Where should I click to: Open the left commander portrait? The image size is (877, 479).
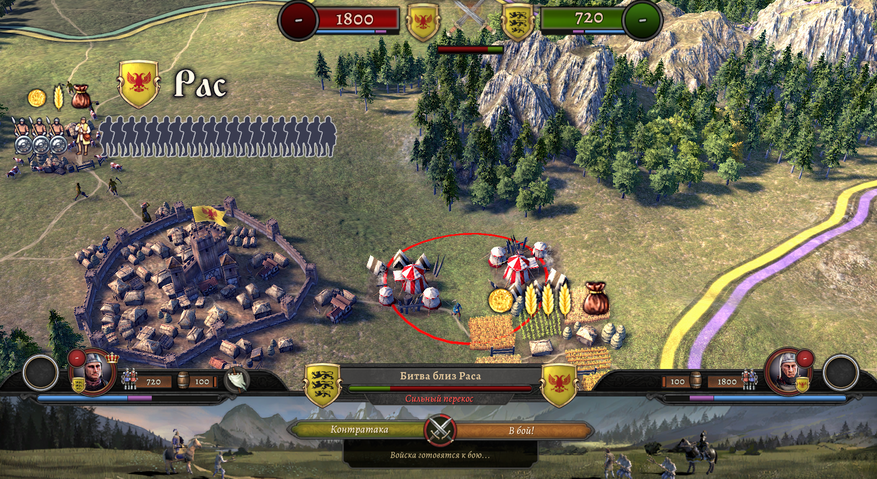point(92,369)
